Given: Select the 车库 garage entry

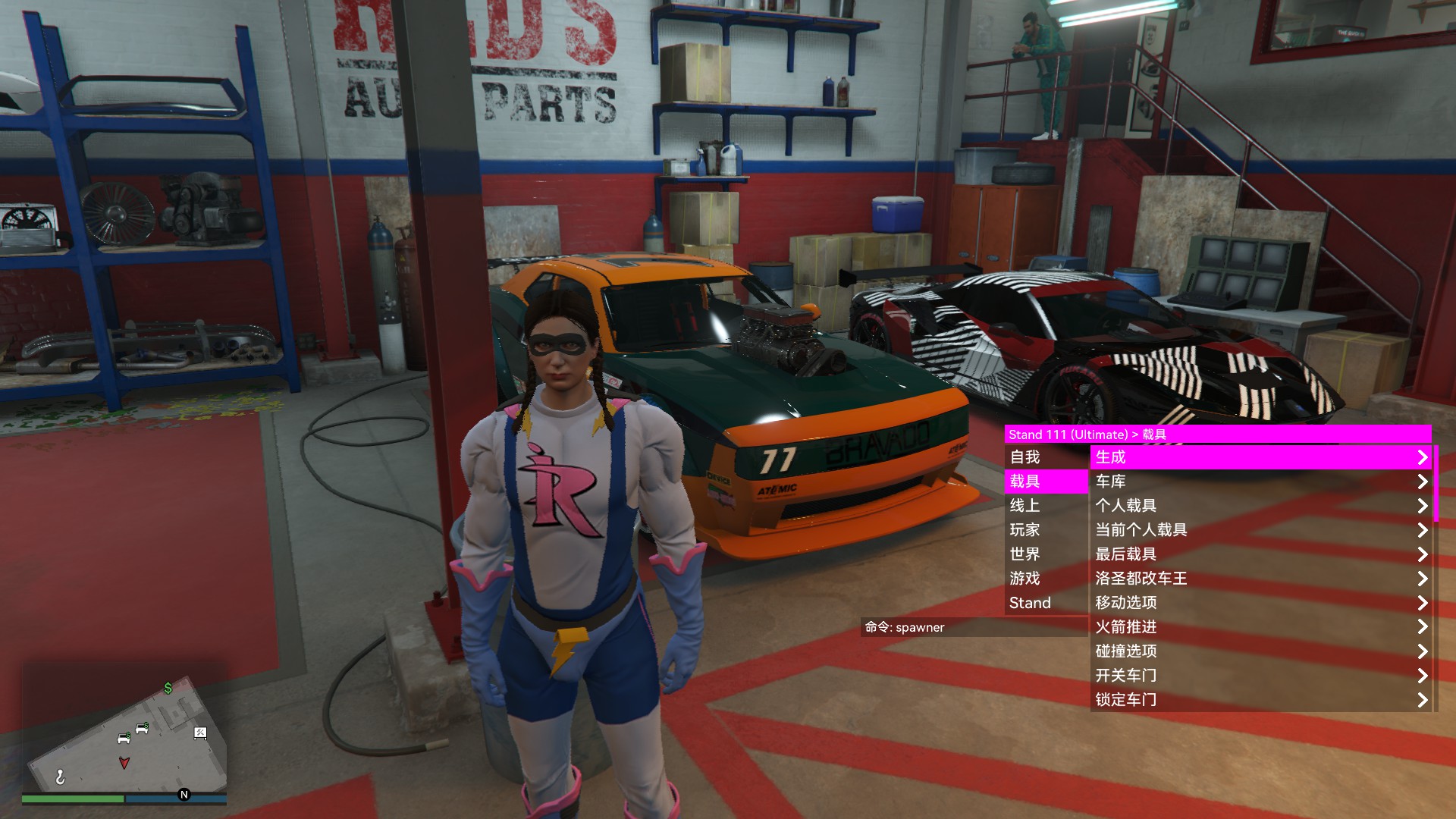Looking at the screenshot, I should click(x=1259, y=482).
